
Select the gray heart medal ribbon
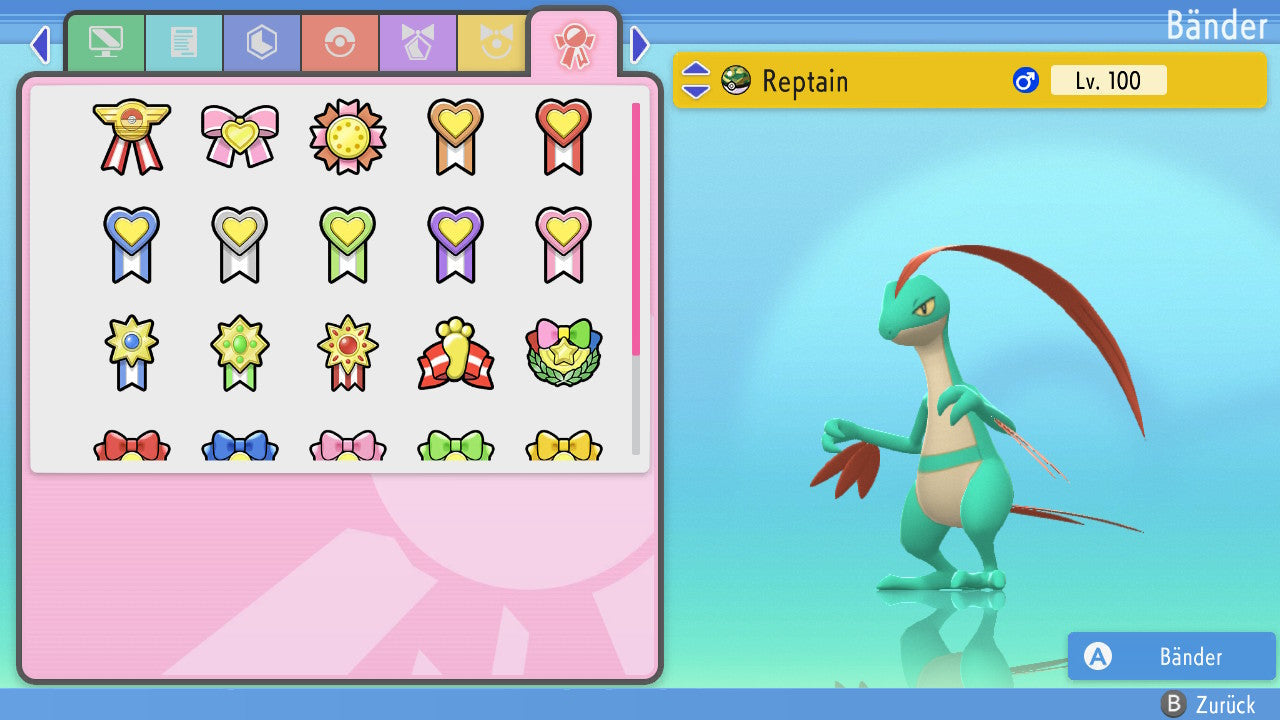pos(239,244)
